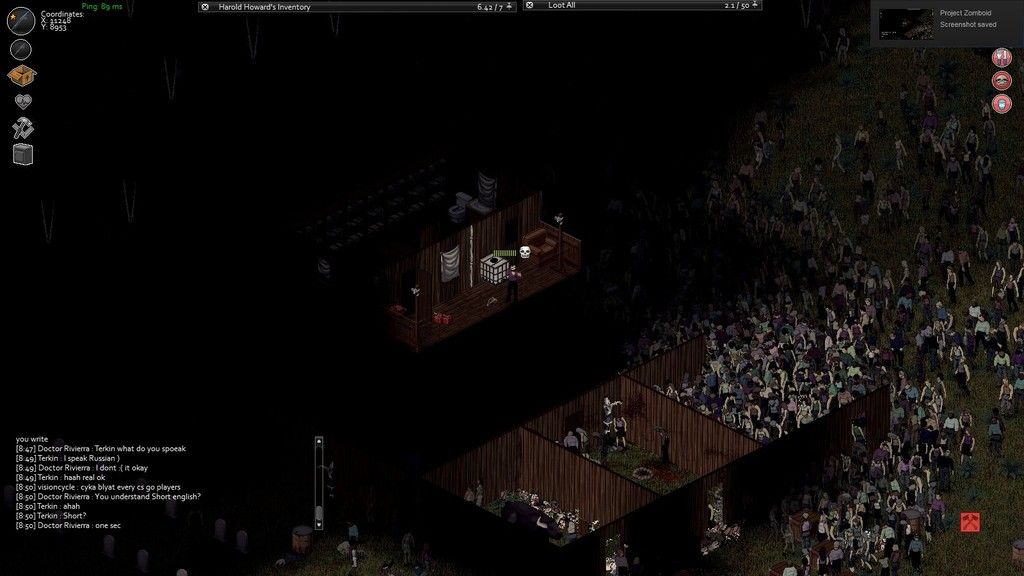
Task: Open the Steam screenshot saved thumbnail
Action: [x=906, y=24]
